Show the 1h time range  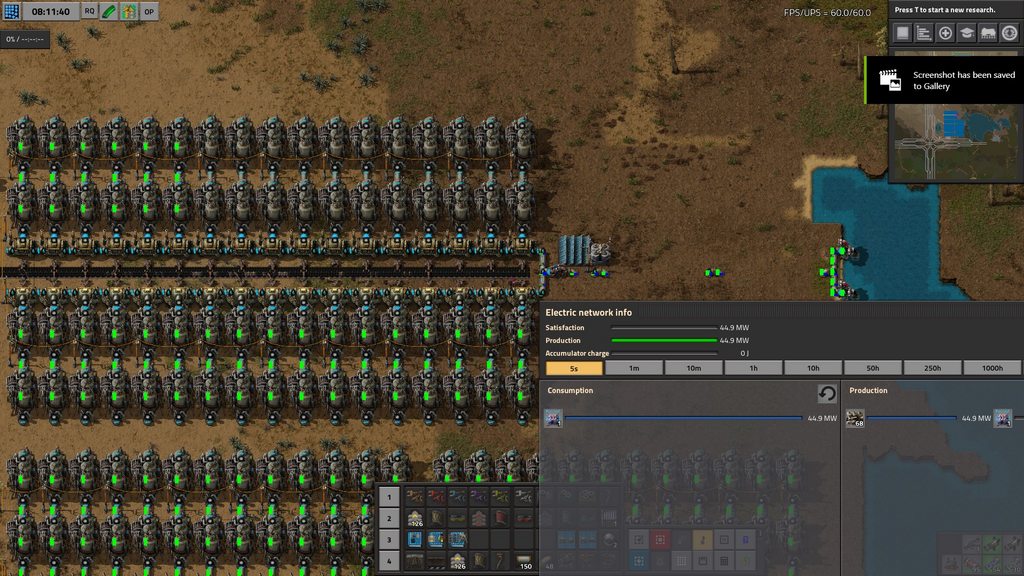(753, 368)
